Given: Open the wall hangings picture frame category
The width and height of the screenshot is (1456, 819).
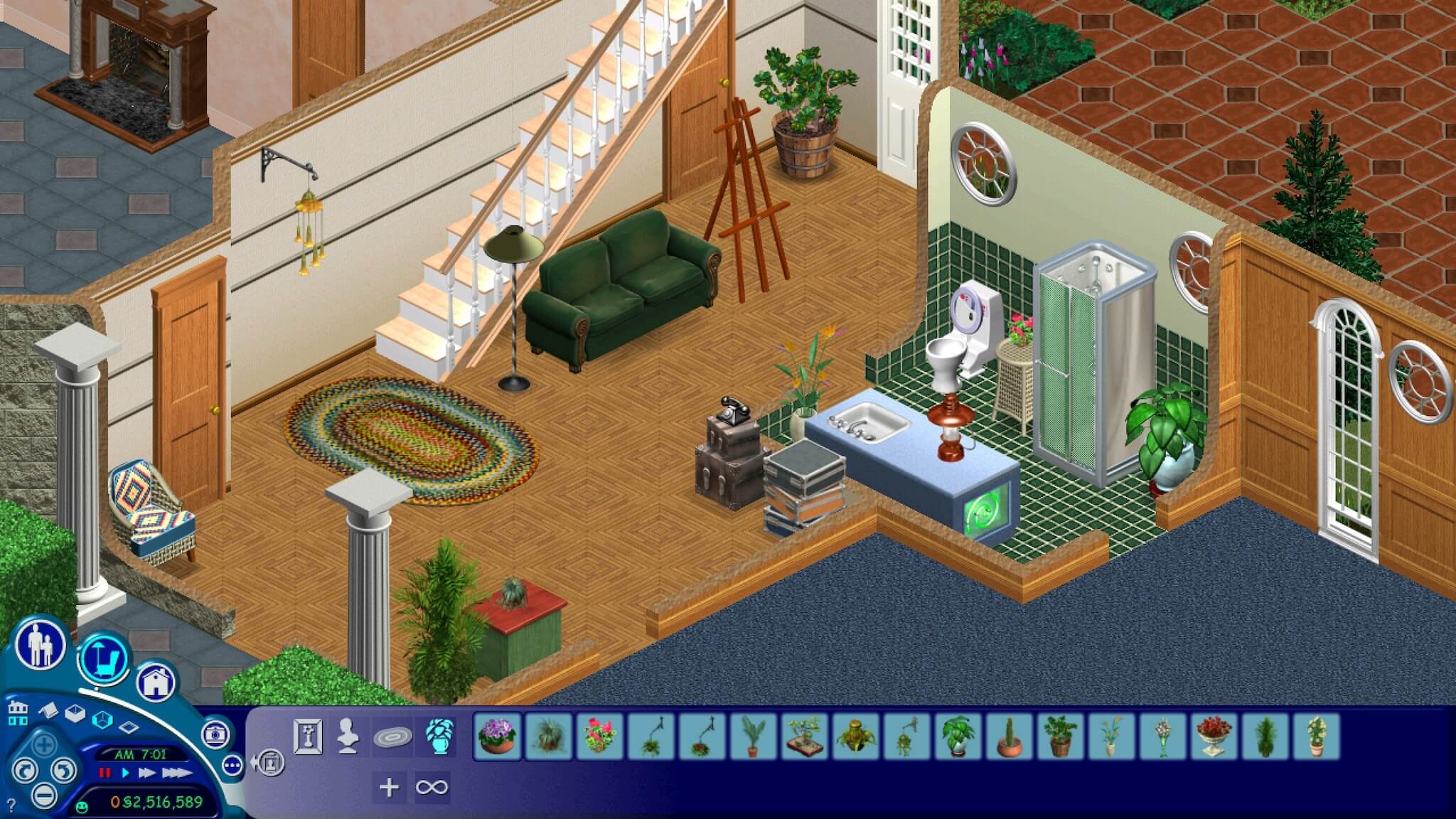Looking at the screenshot, I should 307,735.
